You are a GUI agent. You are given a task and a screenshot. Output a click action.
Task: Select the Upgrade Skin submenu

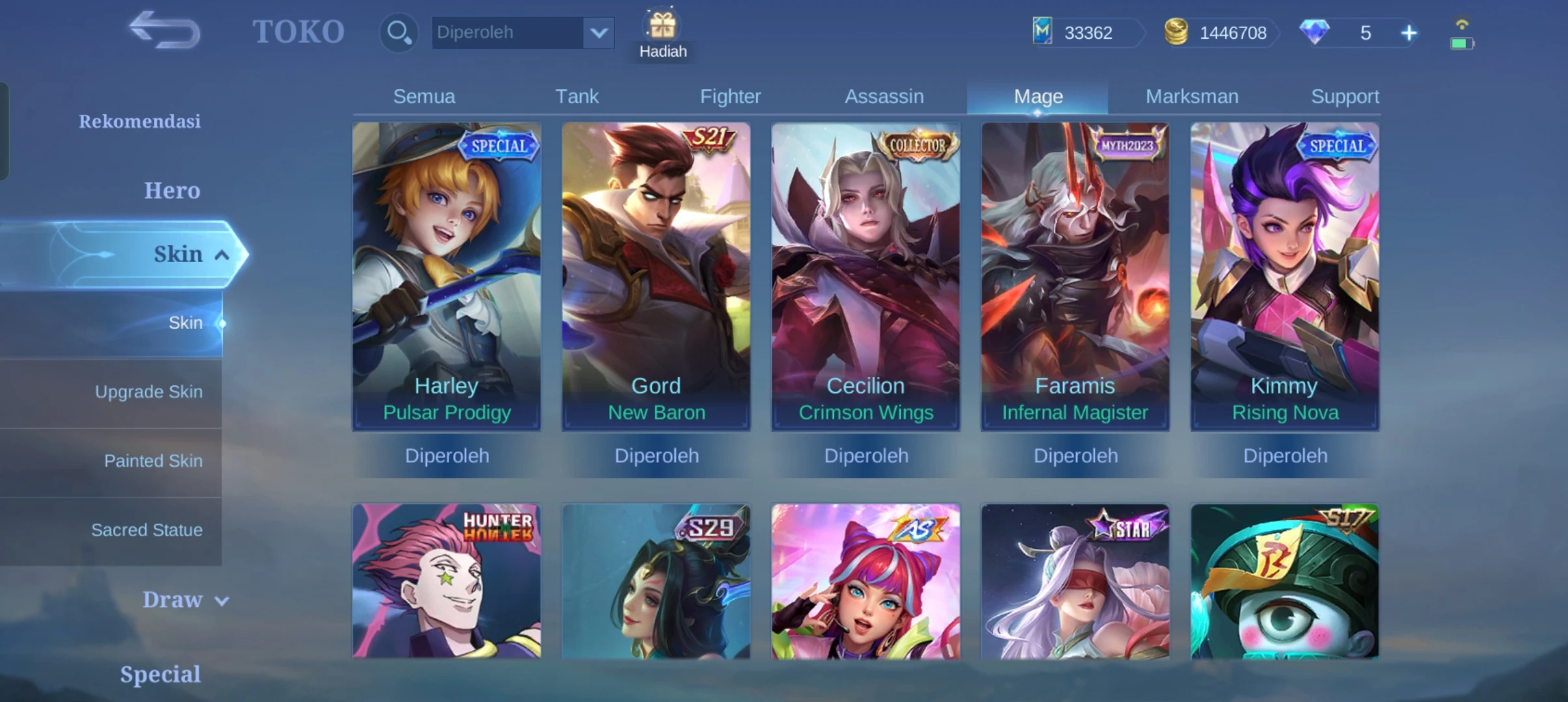(x=148, y=392)
